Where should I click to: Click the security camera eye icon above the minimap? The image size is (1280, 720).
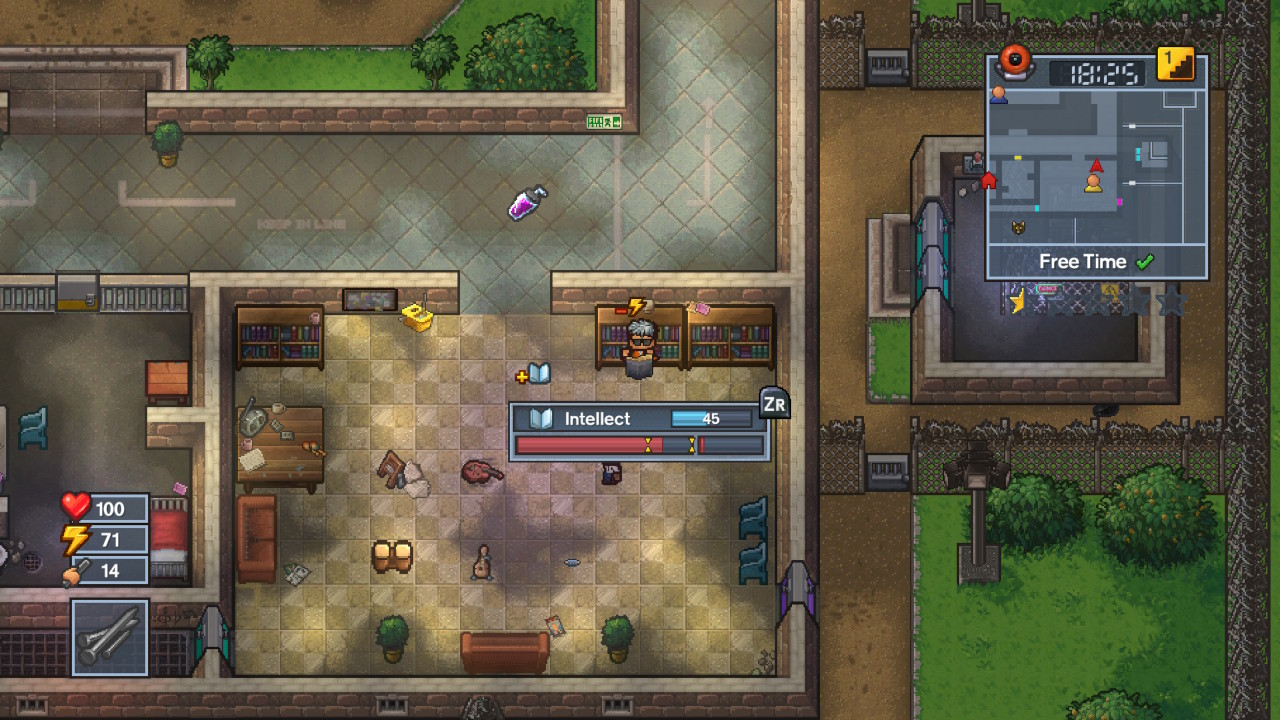coord(1016,62)
